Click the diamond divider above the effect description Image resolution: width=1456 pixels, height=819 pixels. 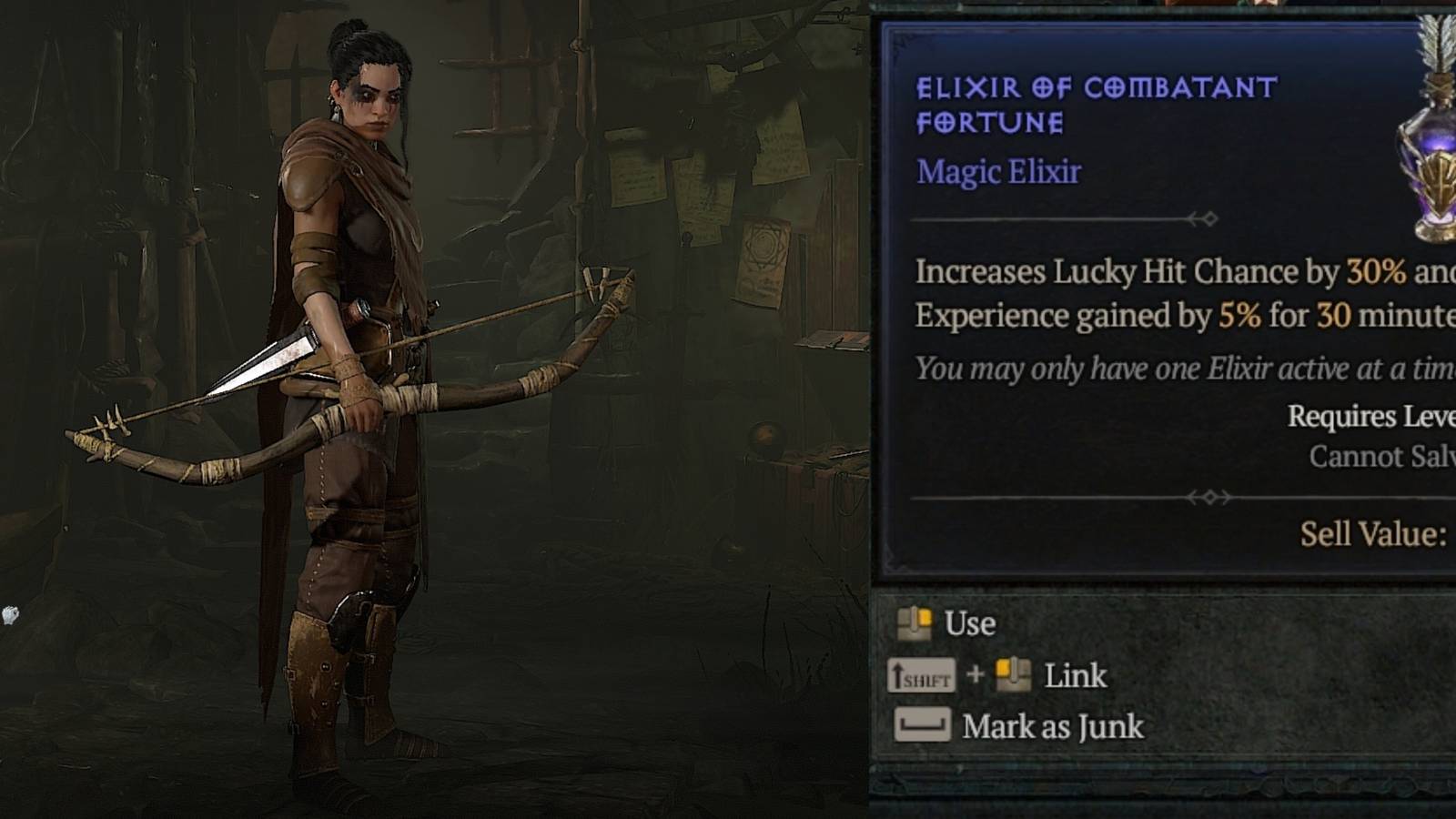pos(1210,218)
